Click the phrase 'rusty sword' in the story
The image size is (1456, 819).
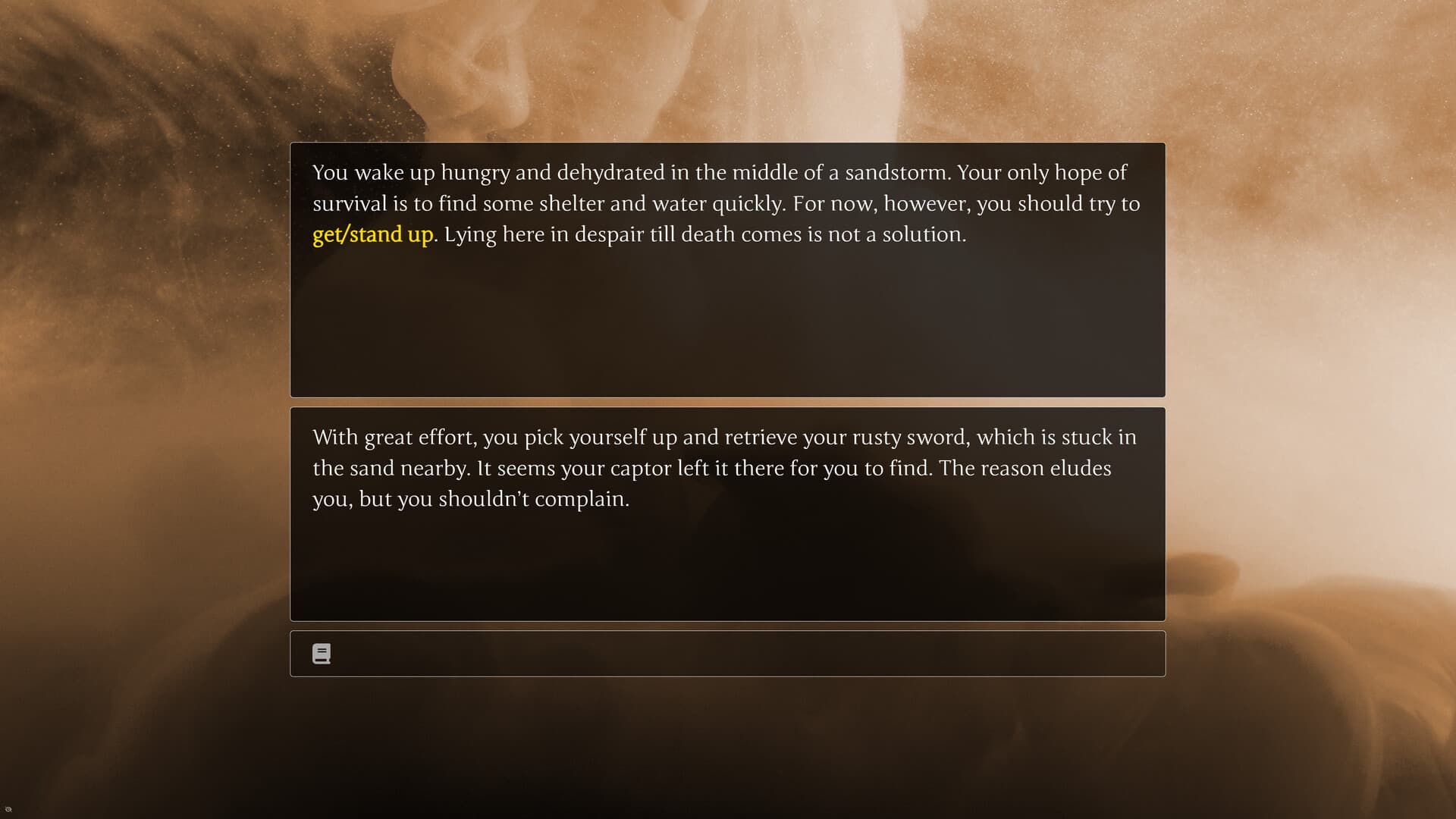(910, 437)
